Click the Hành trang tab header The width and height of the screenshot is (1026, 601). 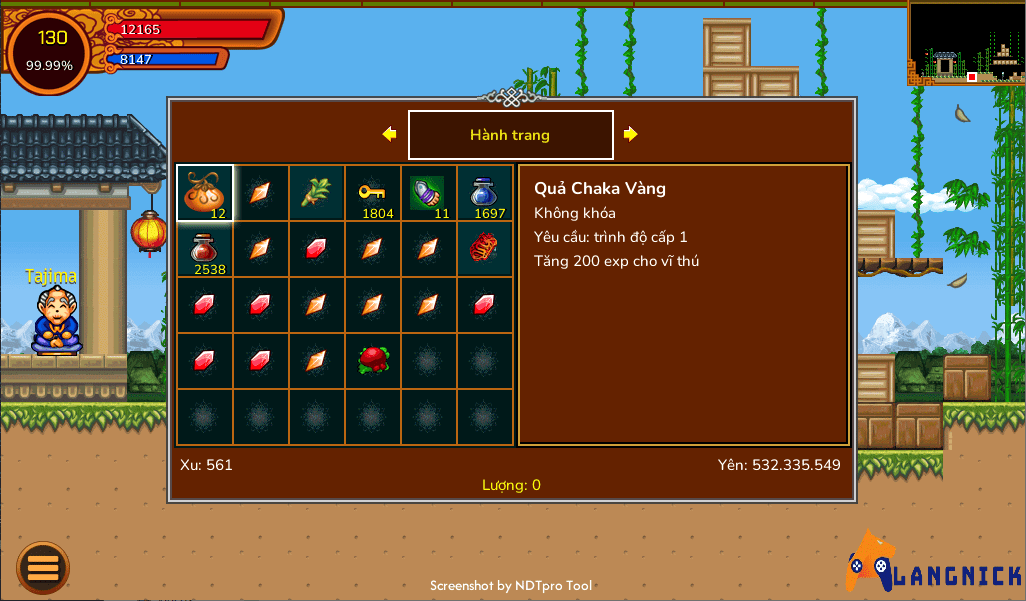(x=510, y=135)
